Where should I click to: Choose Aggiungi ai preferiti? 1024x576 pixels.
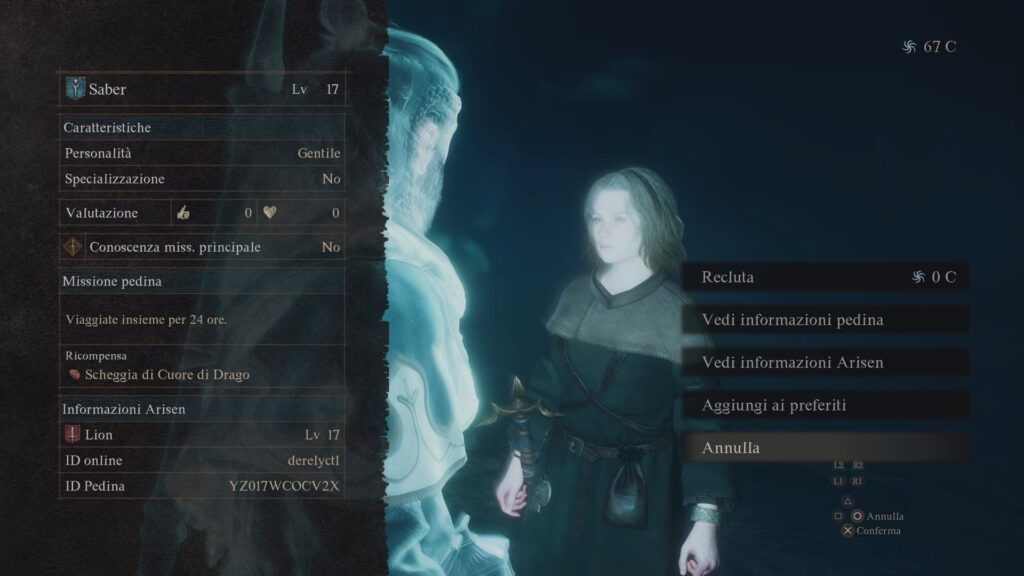[826, 405]
